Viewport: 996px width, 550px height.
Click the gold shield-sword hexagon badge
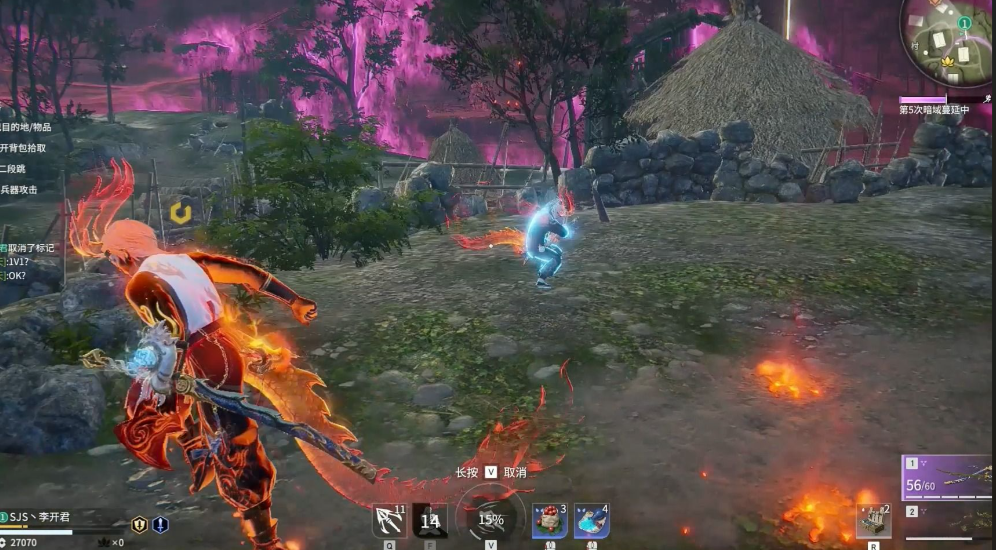(x=139, y=524)
